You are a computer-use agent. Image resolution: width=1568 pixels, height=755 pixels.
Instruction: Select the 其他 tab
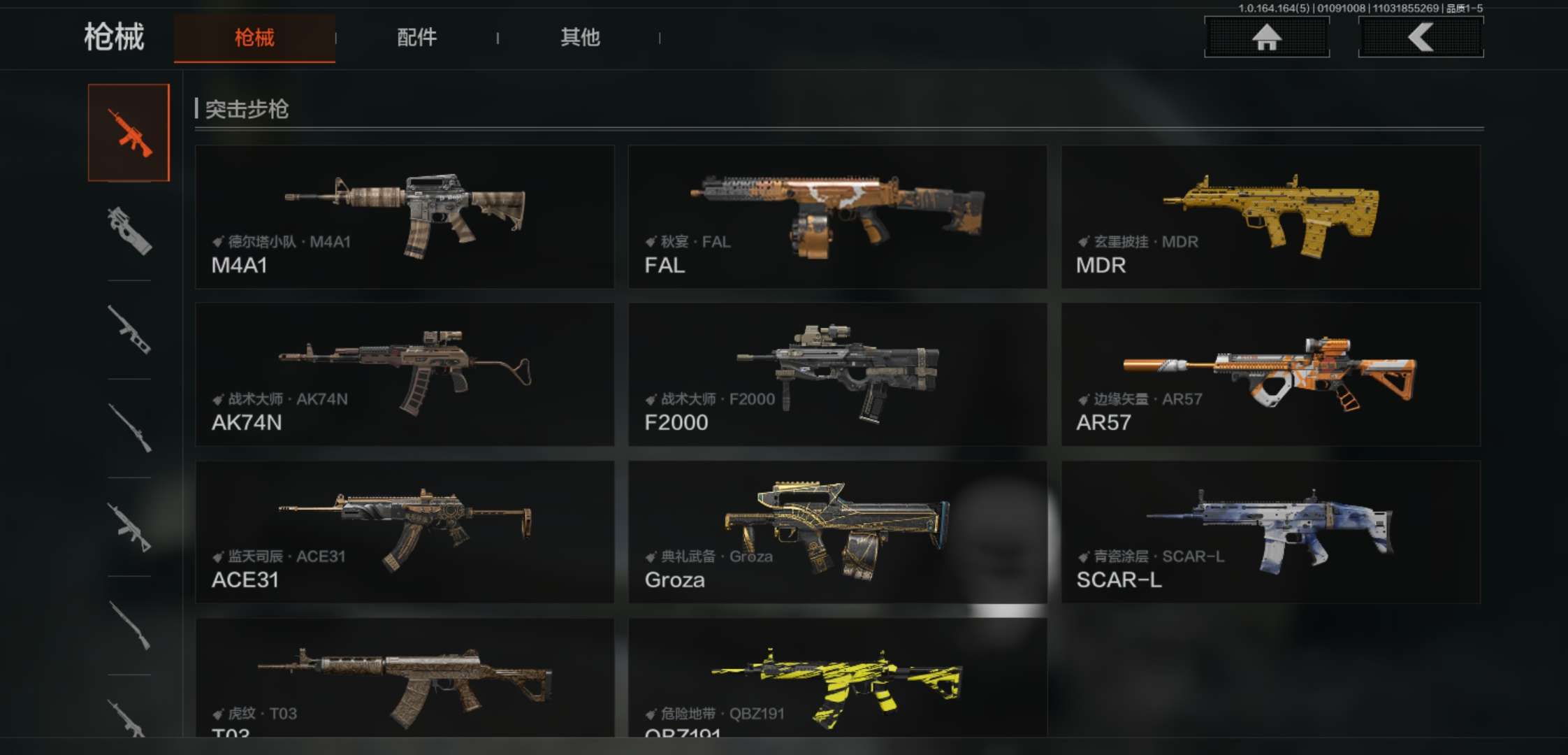point(580,38)
